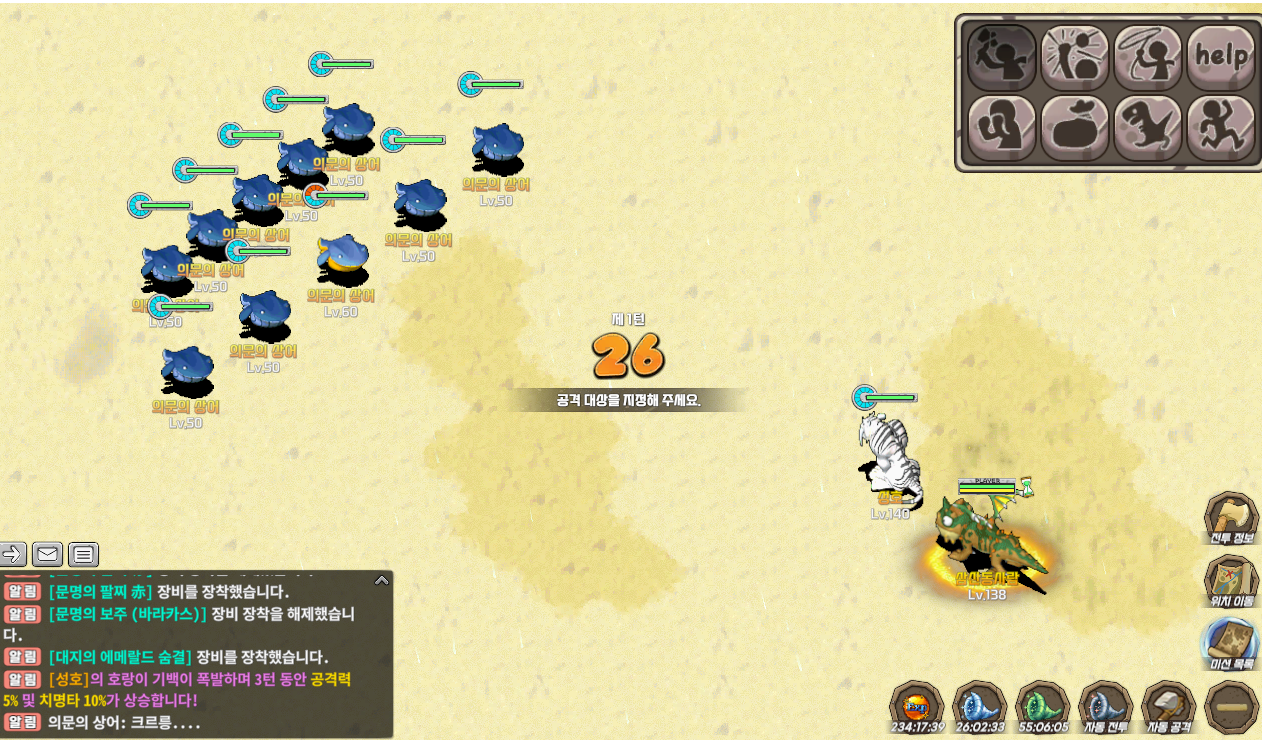Open the item bag command
1262x740 pixels.
tap(1075, 128)
